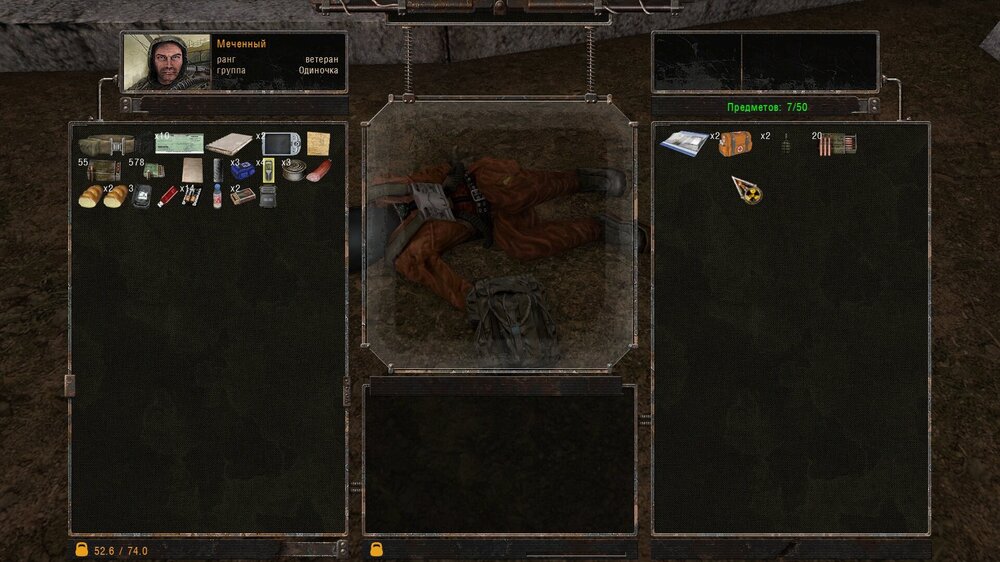Select the blue container item stack

(241, 170)
